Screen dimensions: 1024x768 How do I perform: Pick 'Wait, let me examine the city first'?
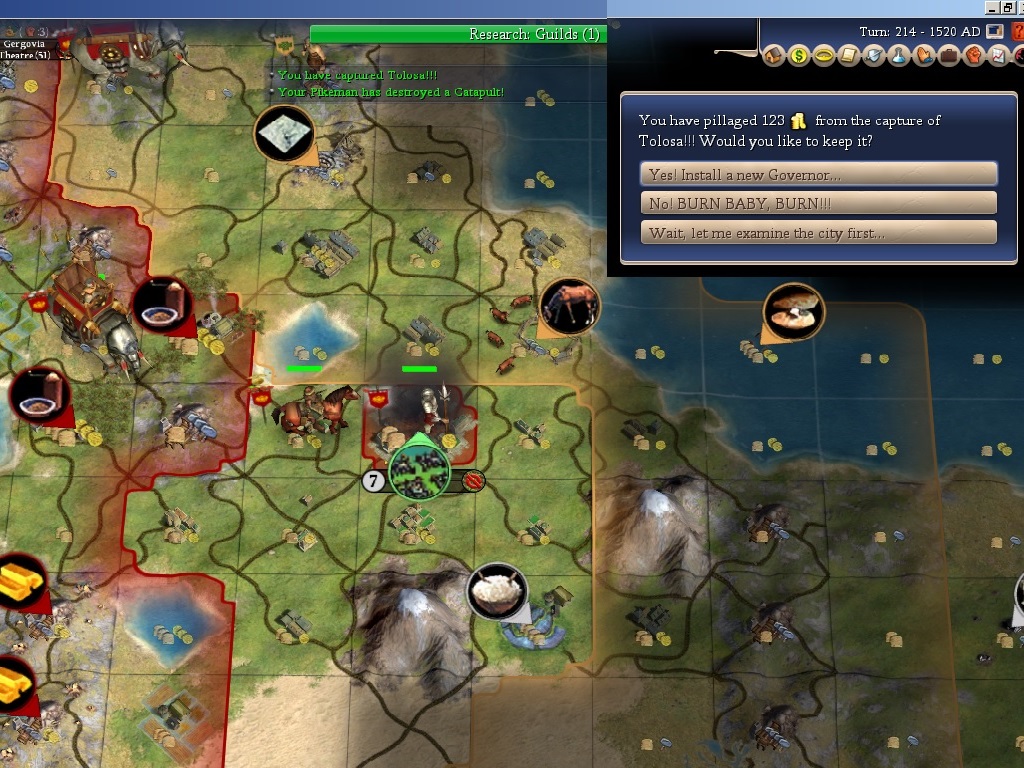[x=818, y=233]
